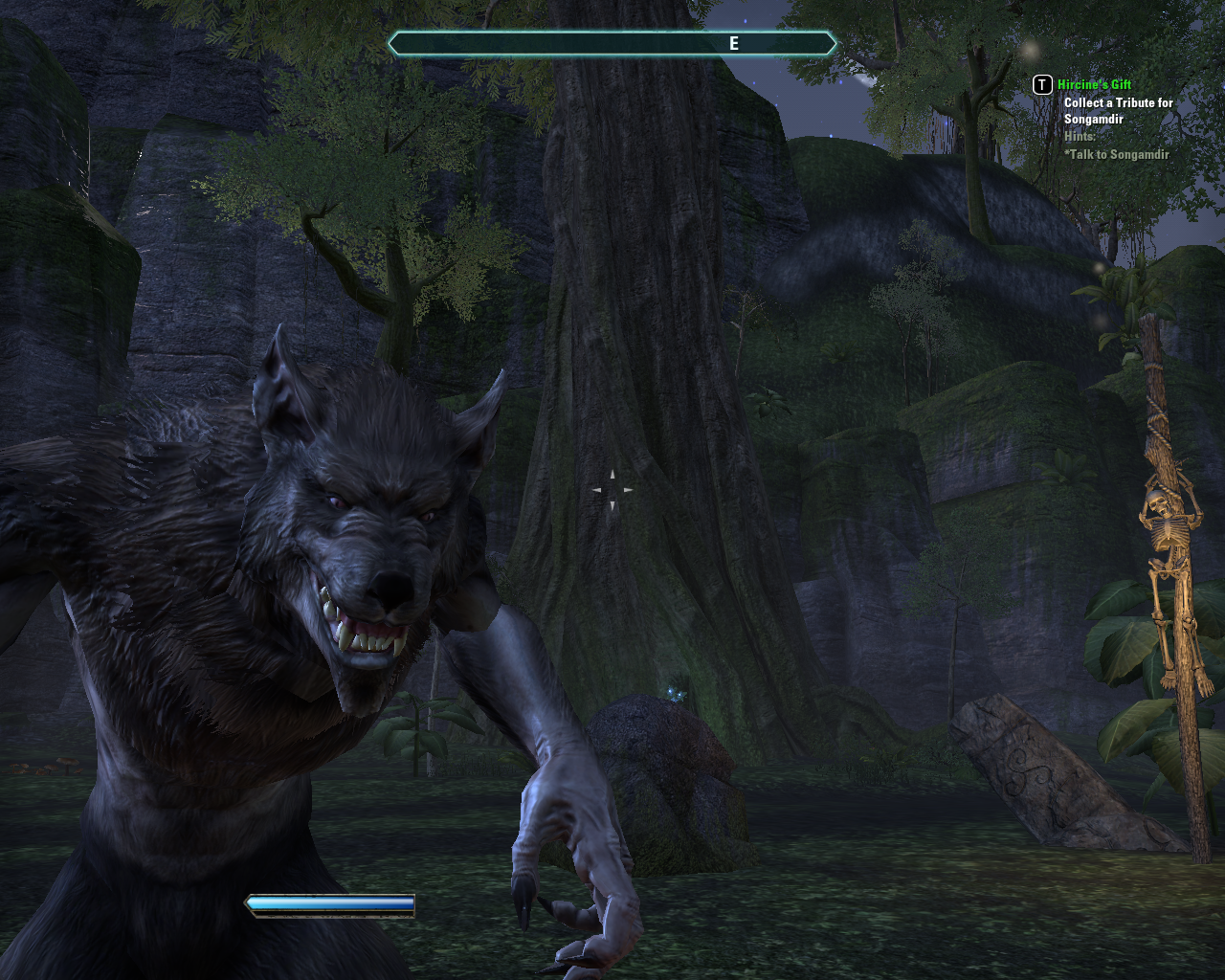Viewport: 1225px width, 980px height.
Task: Click the compass bar showing East
Action: coord(612,43)
